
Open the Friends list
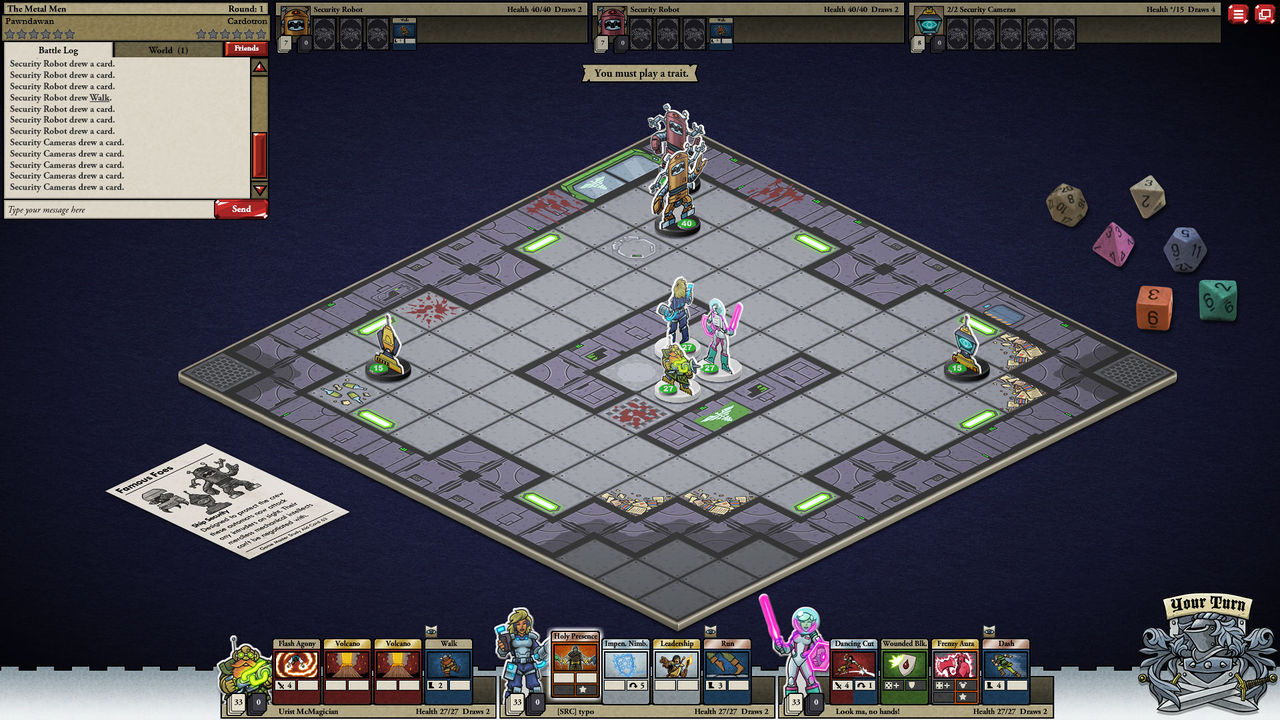pyautogui.click(x=246, y=48)
